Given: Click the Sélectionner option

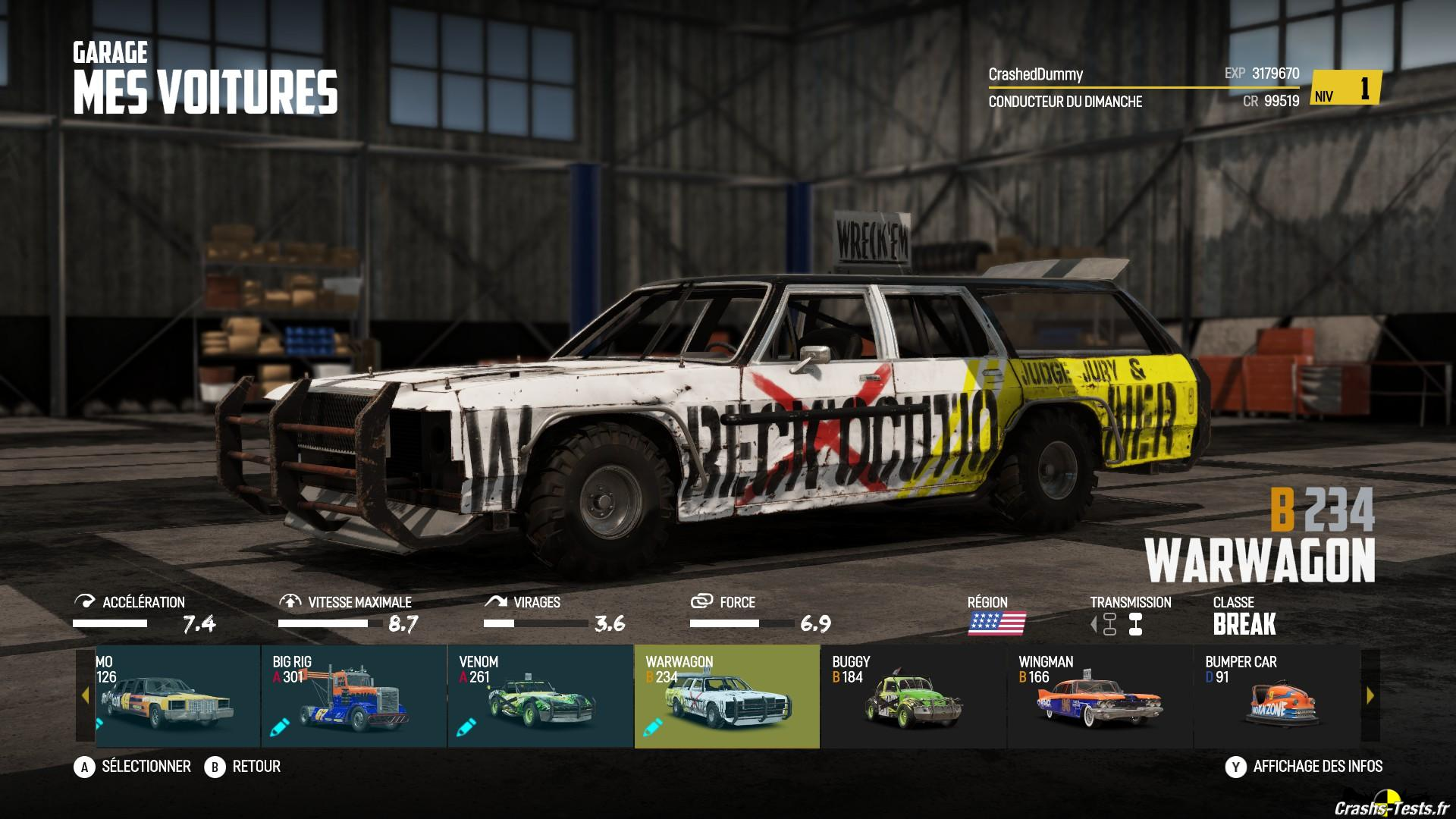Looking at the screenshot, I should pyautogui.click(x=133, y=767).
